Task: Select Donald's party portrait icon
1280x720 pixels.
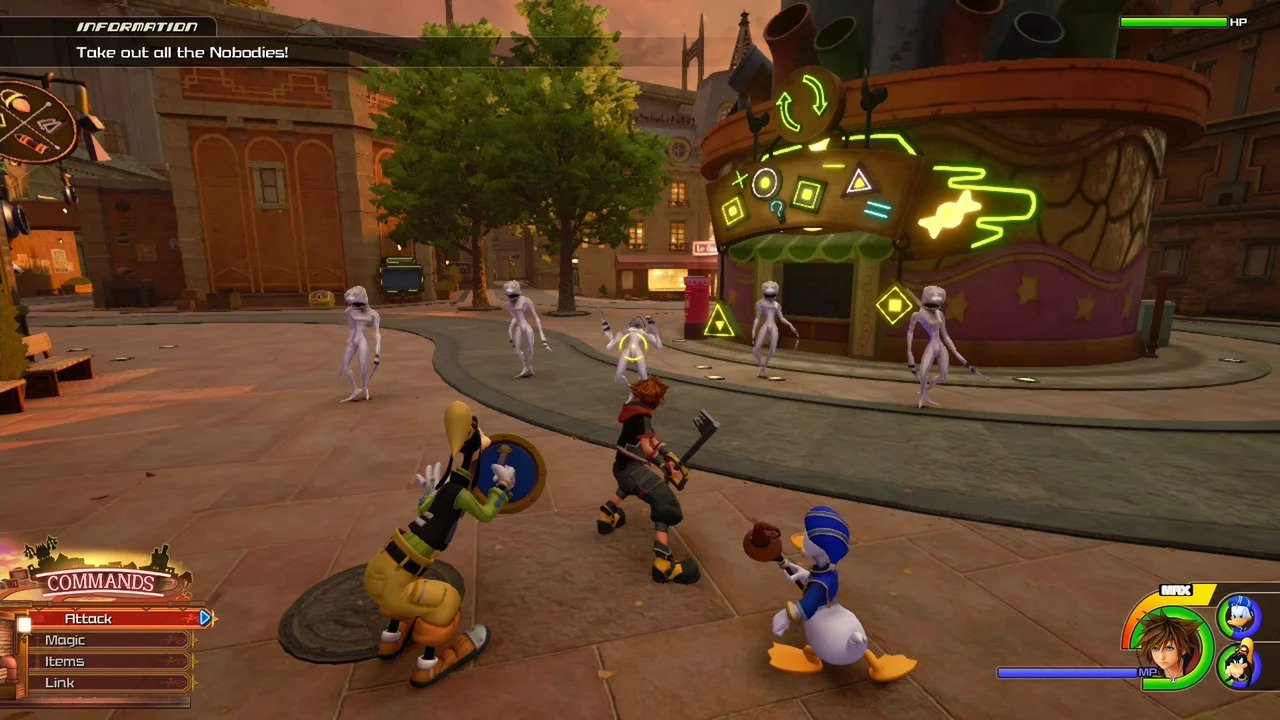Action: [1237, 614]
